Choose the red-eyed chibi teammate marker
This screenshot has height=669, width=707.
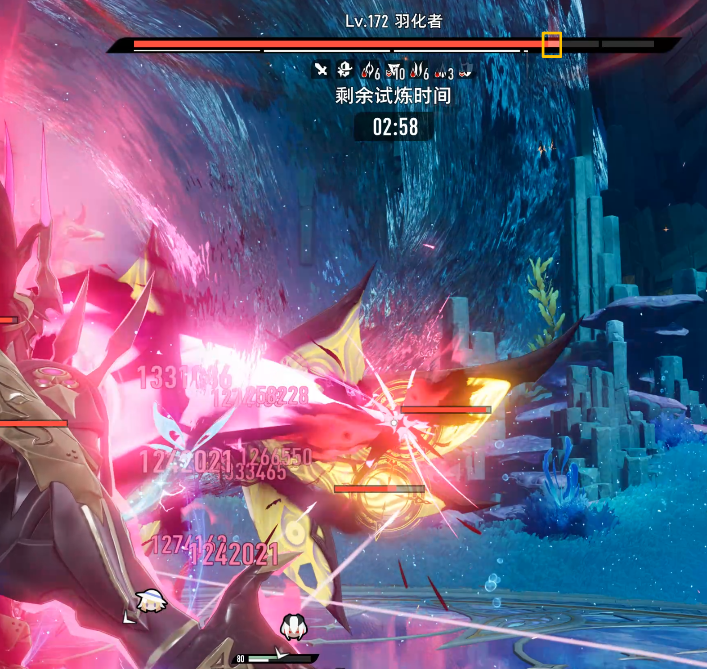(x=292, y=626)
